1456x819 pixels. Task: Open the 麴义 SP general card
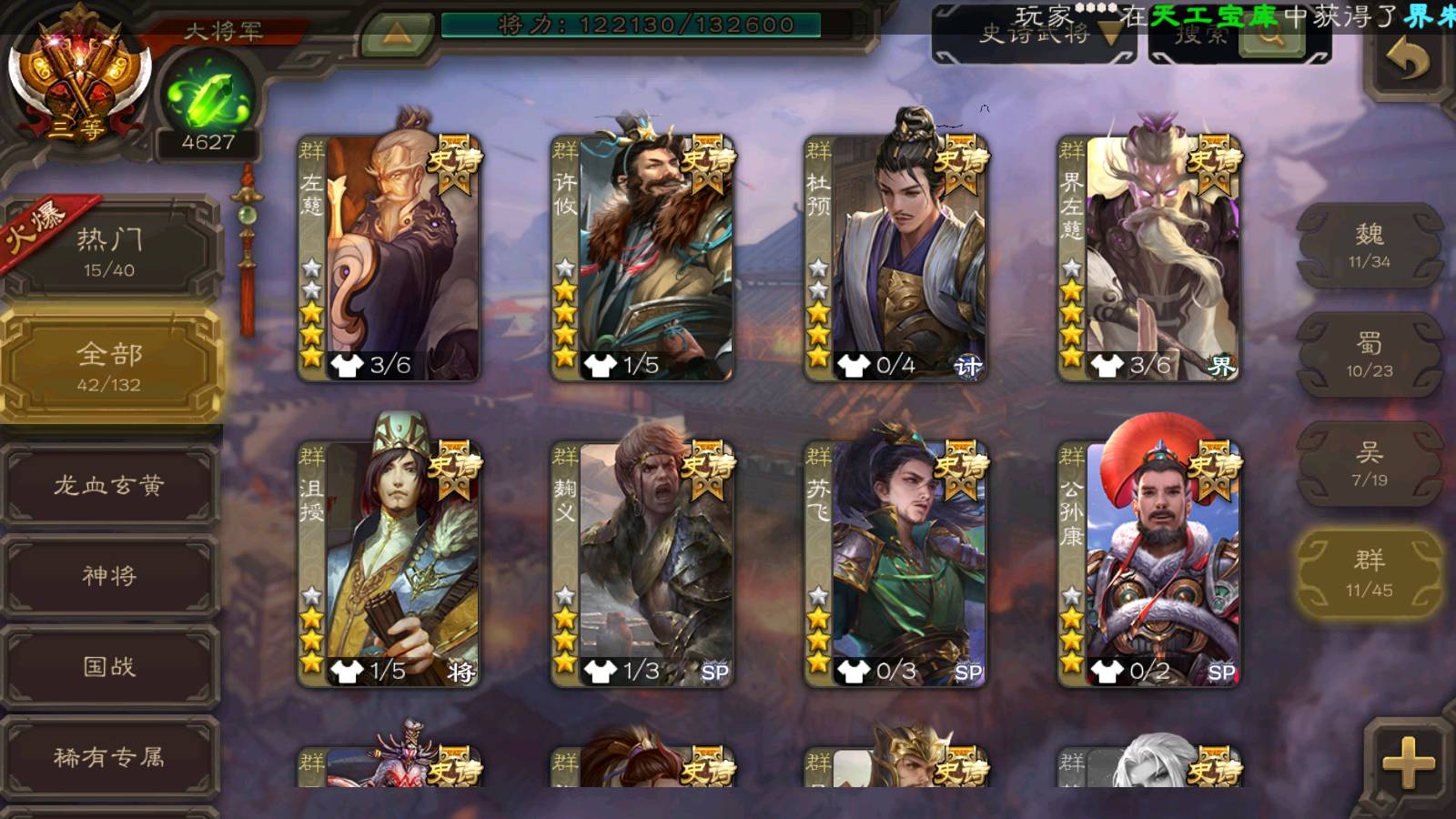(642, 564)
